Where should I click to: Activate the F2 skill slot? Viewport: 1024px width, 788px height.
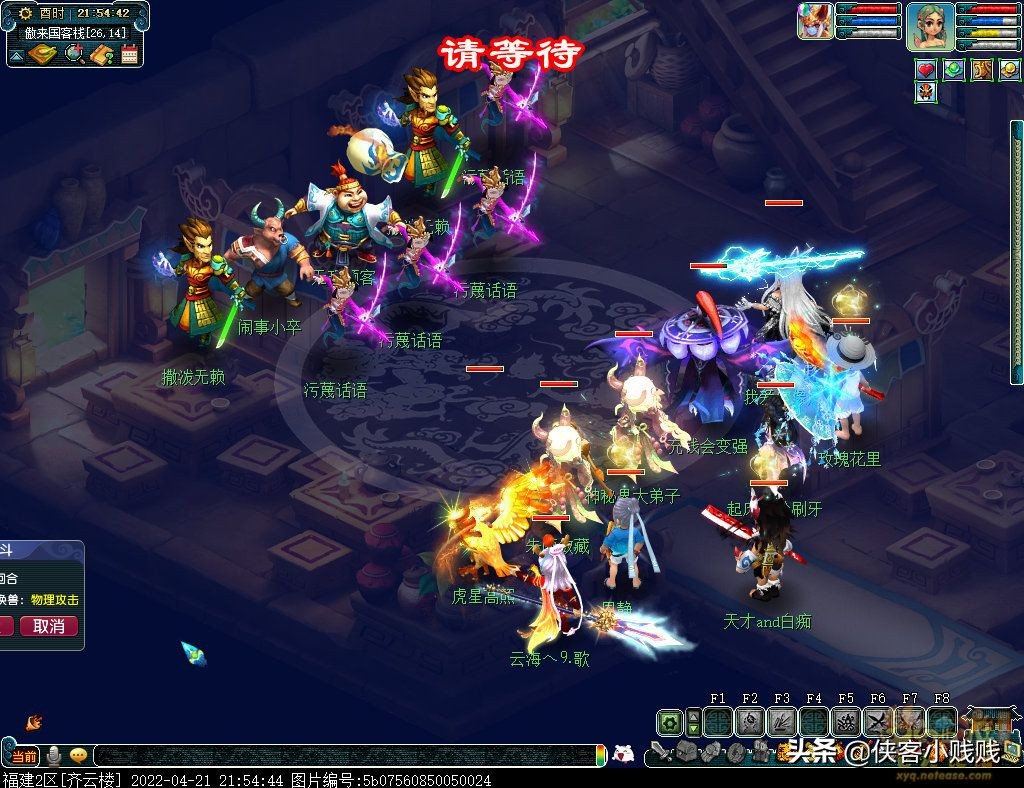pos(750,722)
